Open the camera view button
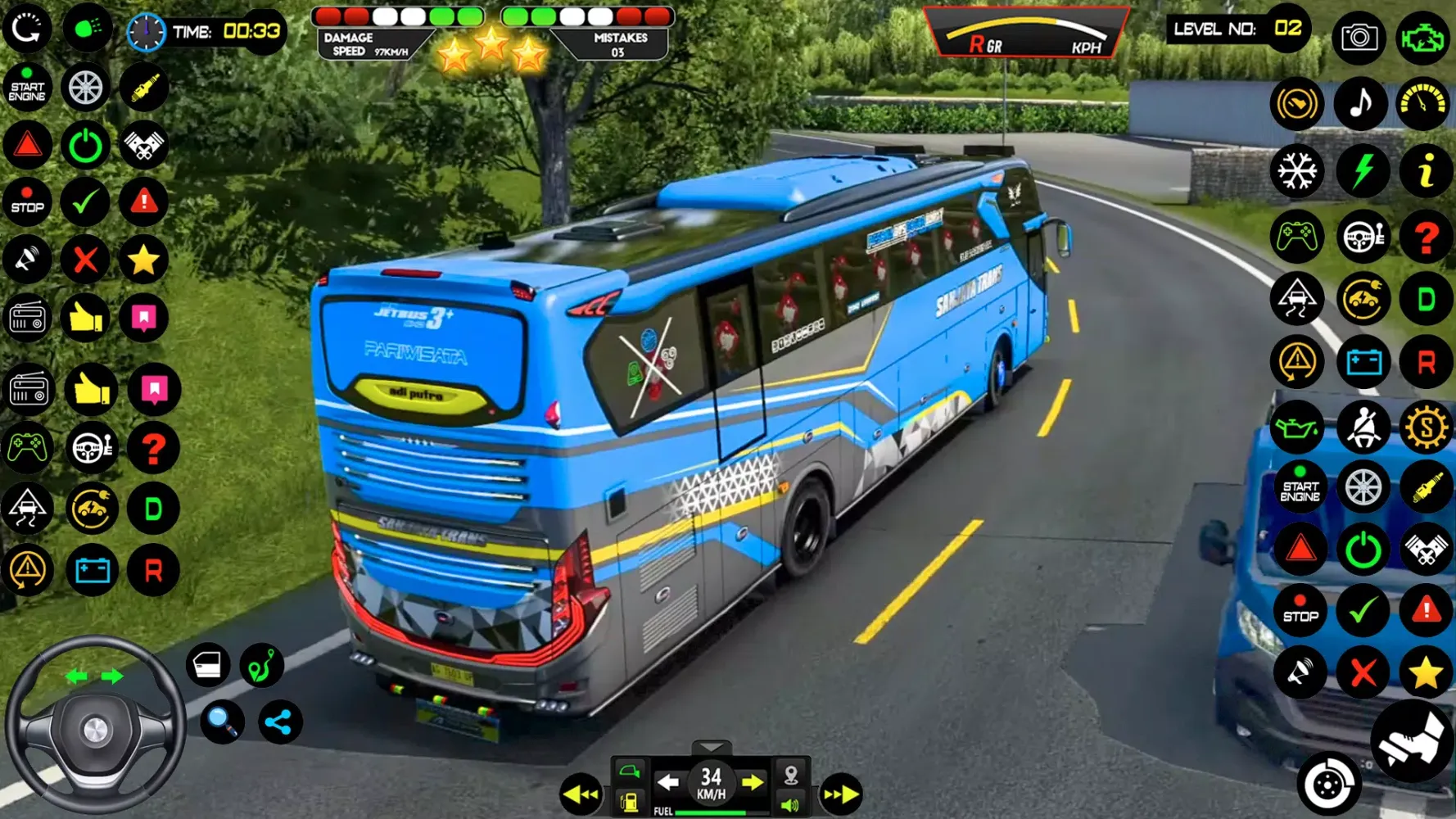The width and height of the screenshot is (1456, 819). coord(1359,37)
